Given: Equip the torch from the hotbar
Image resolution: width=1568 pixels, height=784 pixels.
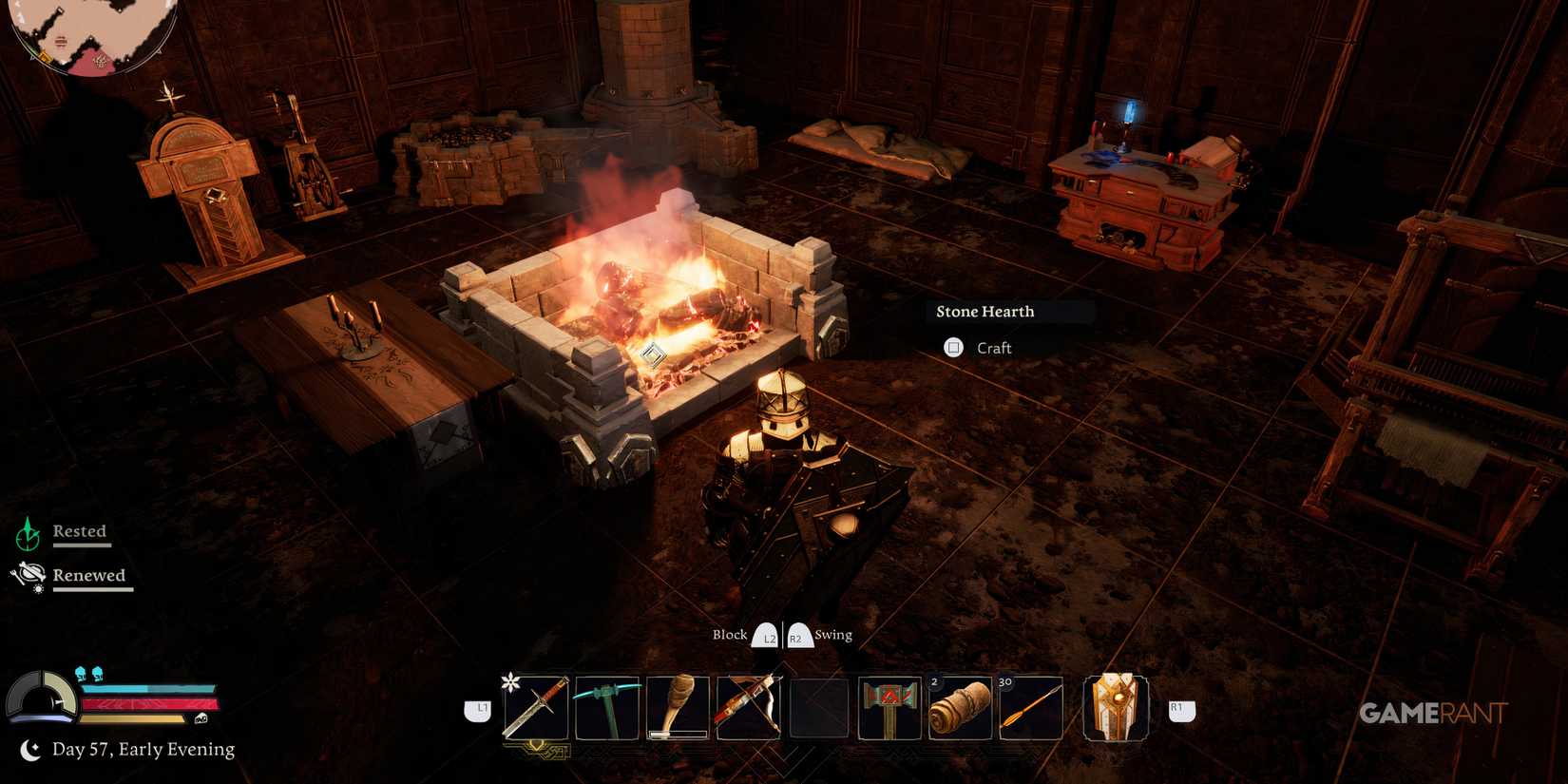Looking at the screenshot, I should coord(677,706).
